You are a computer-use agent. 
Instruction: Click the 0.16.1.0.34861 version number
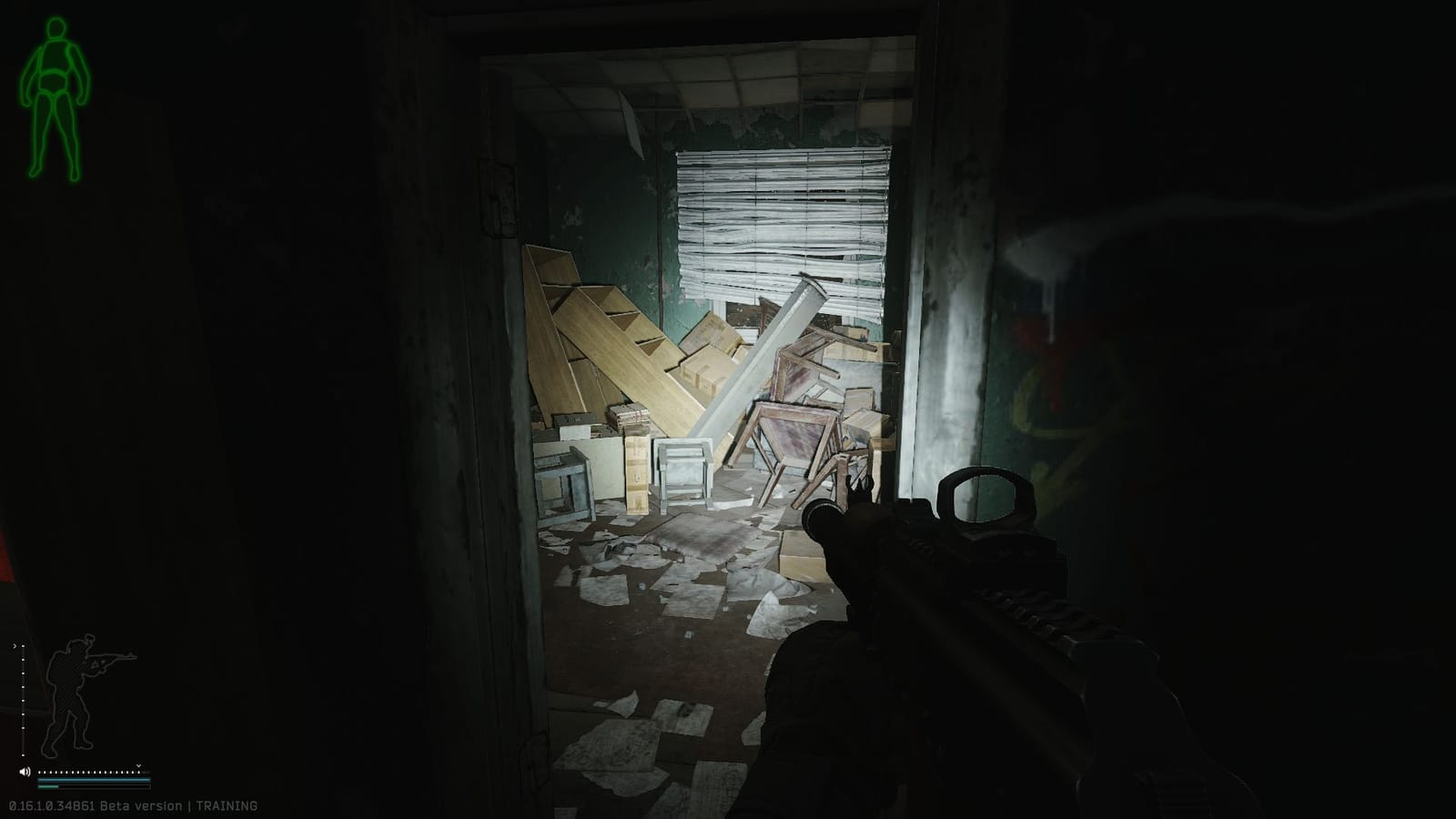(50, 804)
